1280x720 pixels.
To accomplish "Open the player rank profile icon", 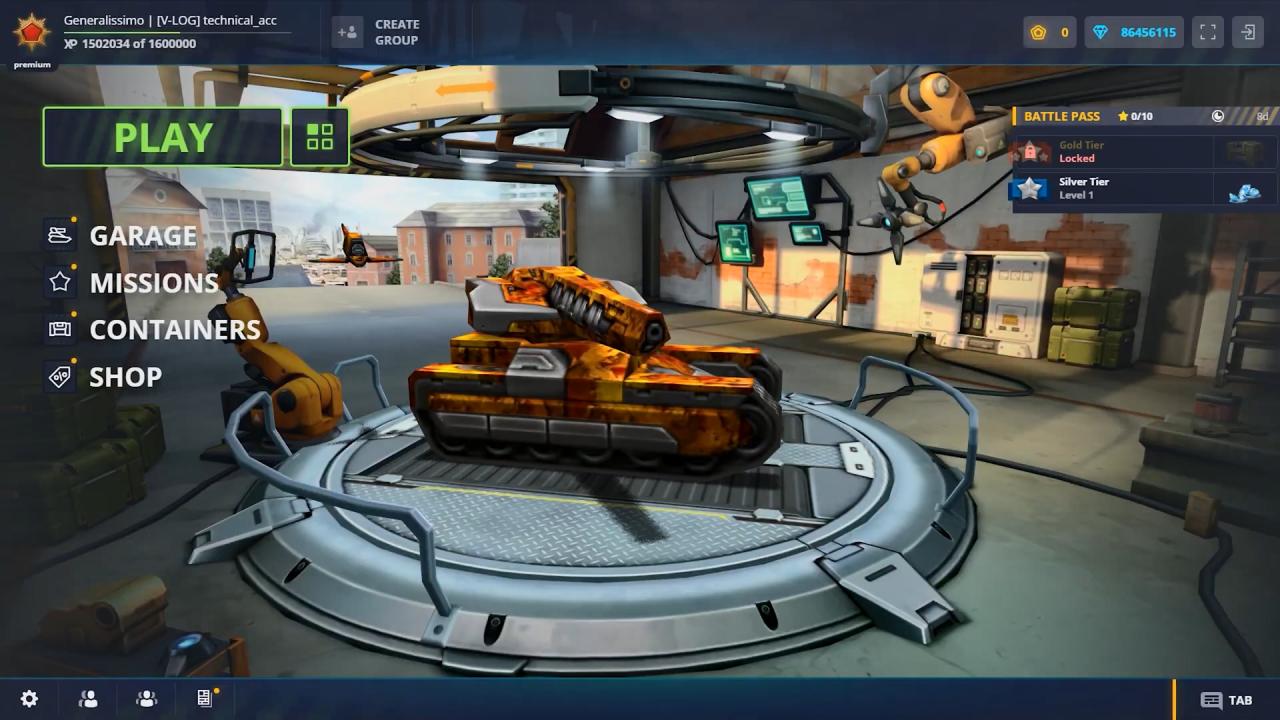I will (x=31, y=32).
